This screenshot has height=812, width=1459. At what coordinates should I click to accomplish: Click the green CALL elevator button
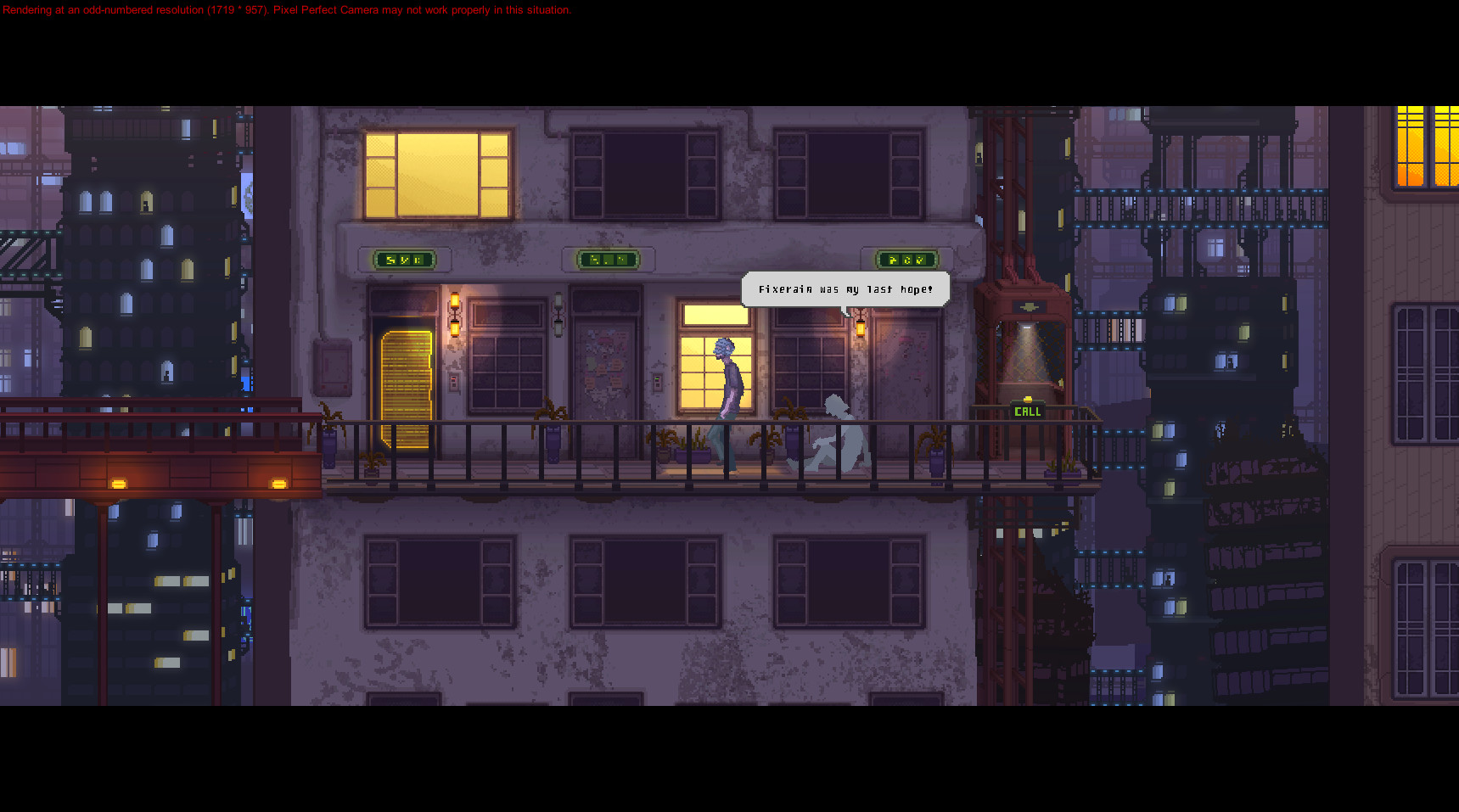(x=1027, y=412)
